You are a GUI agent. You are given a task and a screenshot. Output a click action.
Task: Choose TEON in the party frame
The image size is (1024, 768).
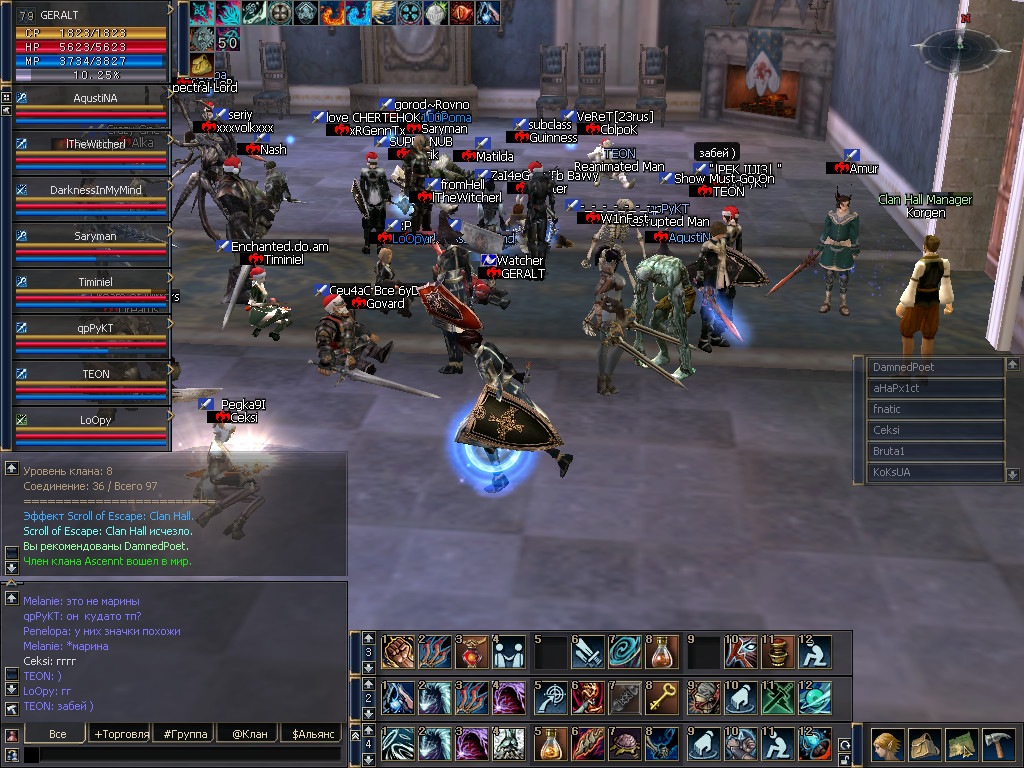95,374
